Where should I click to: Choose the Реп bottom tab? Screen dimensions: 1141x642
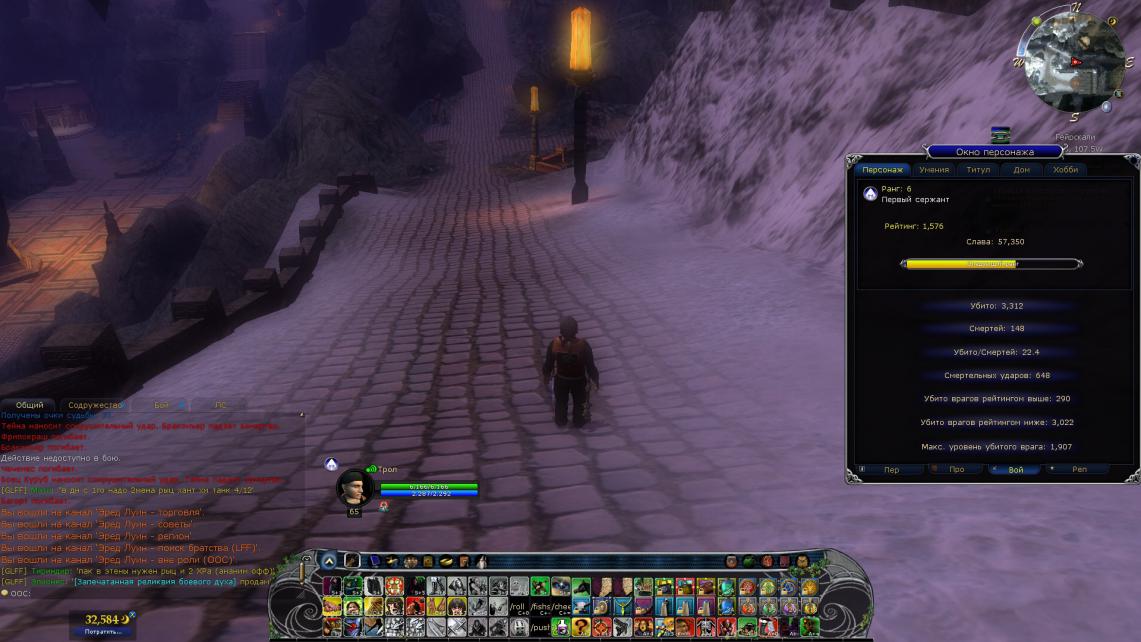1078,469
